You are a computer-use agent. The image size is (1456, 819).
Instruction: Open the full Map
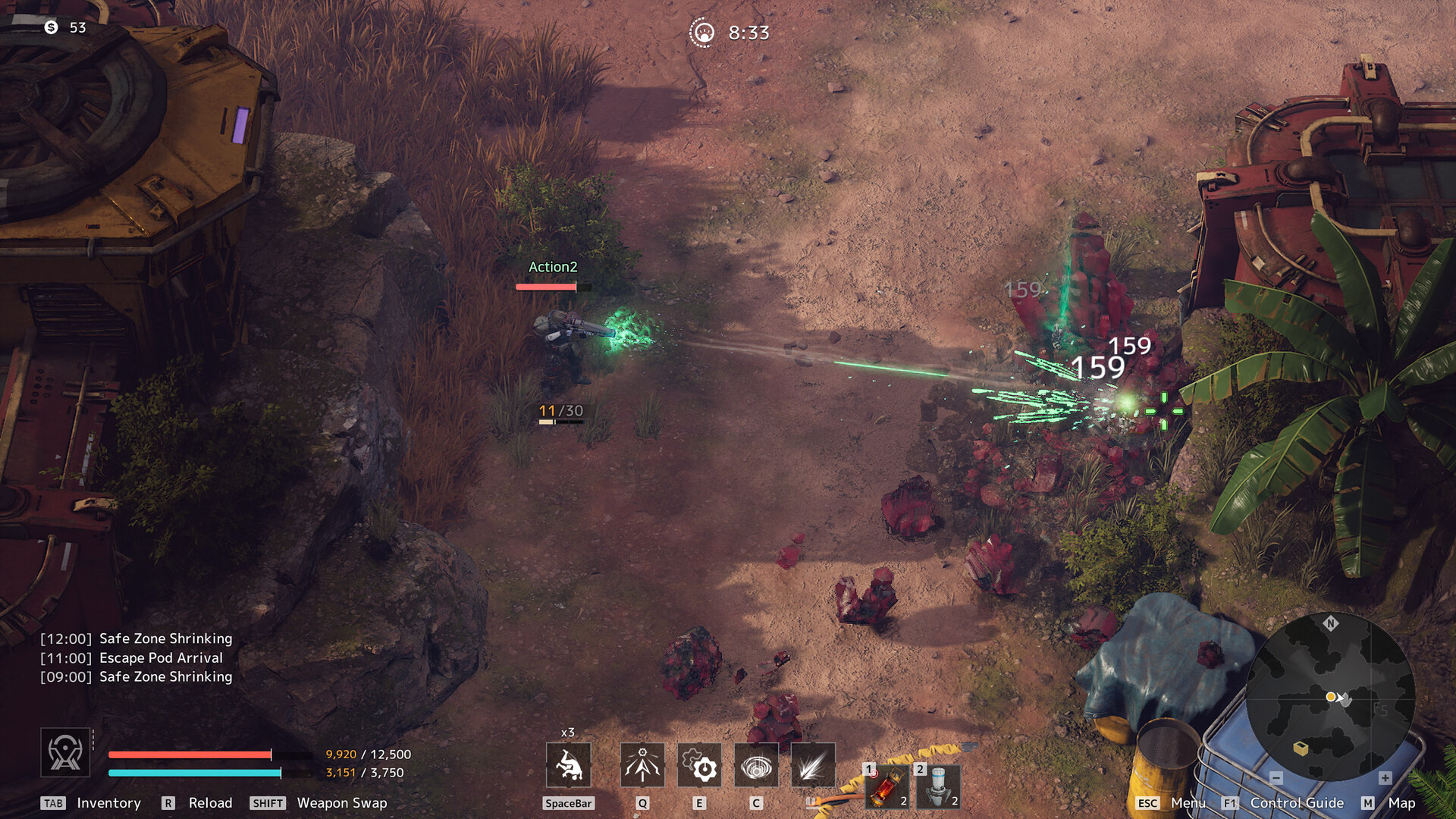click(1401, 803)
